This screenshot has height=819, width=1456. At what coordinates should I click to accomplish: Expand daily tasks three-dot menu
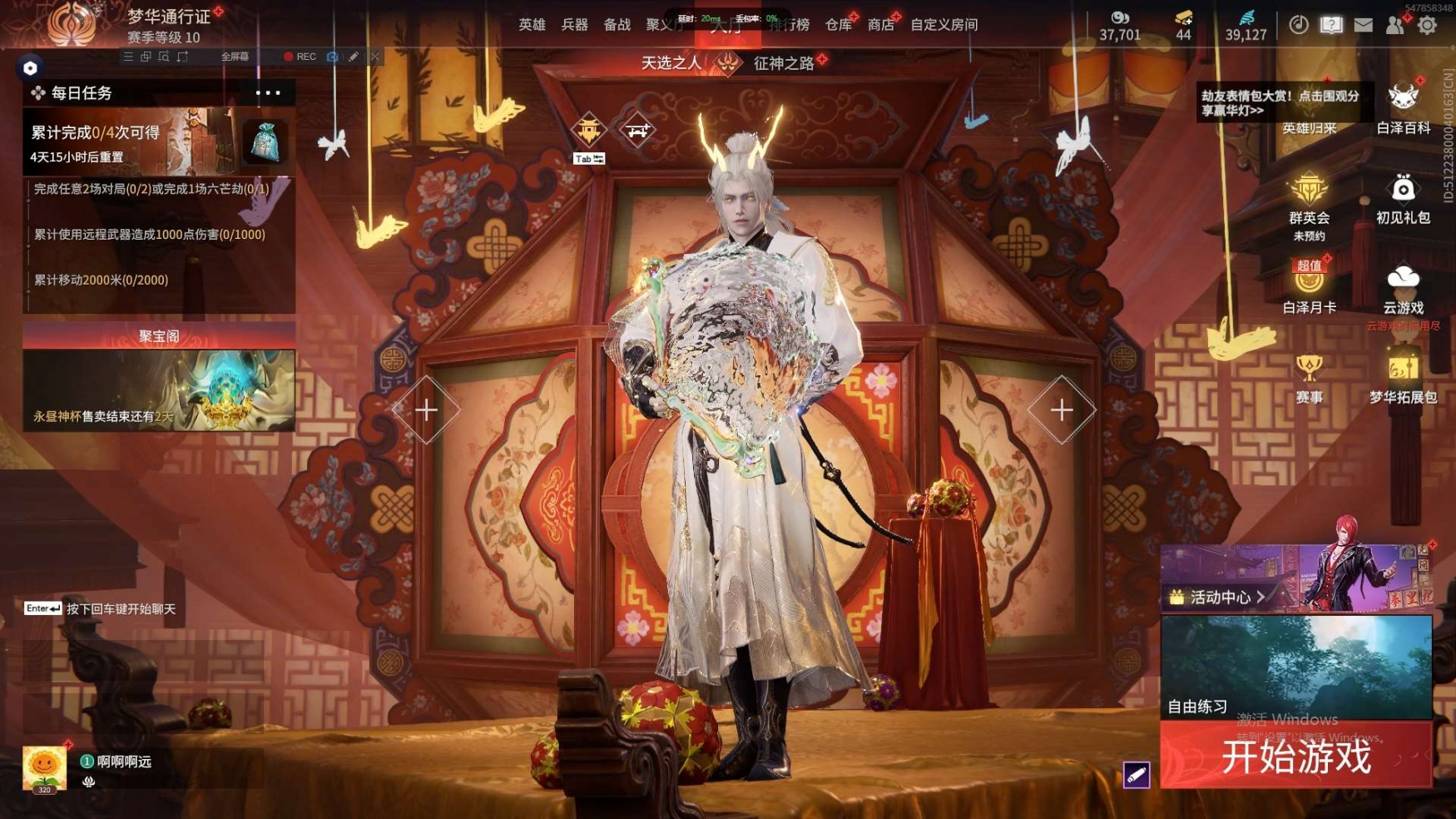268,93
